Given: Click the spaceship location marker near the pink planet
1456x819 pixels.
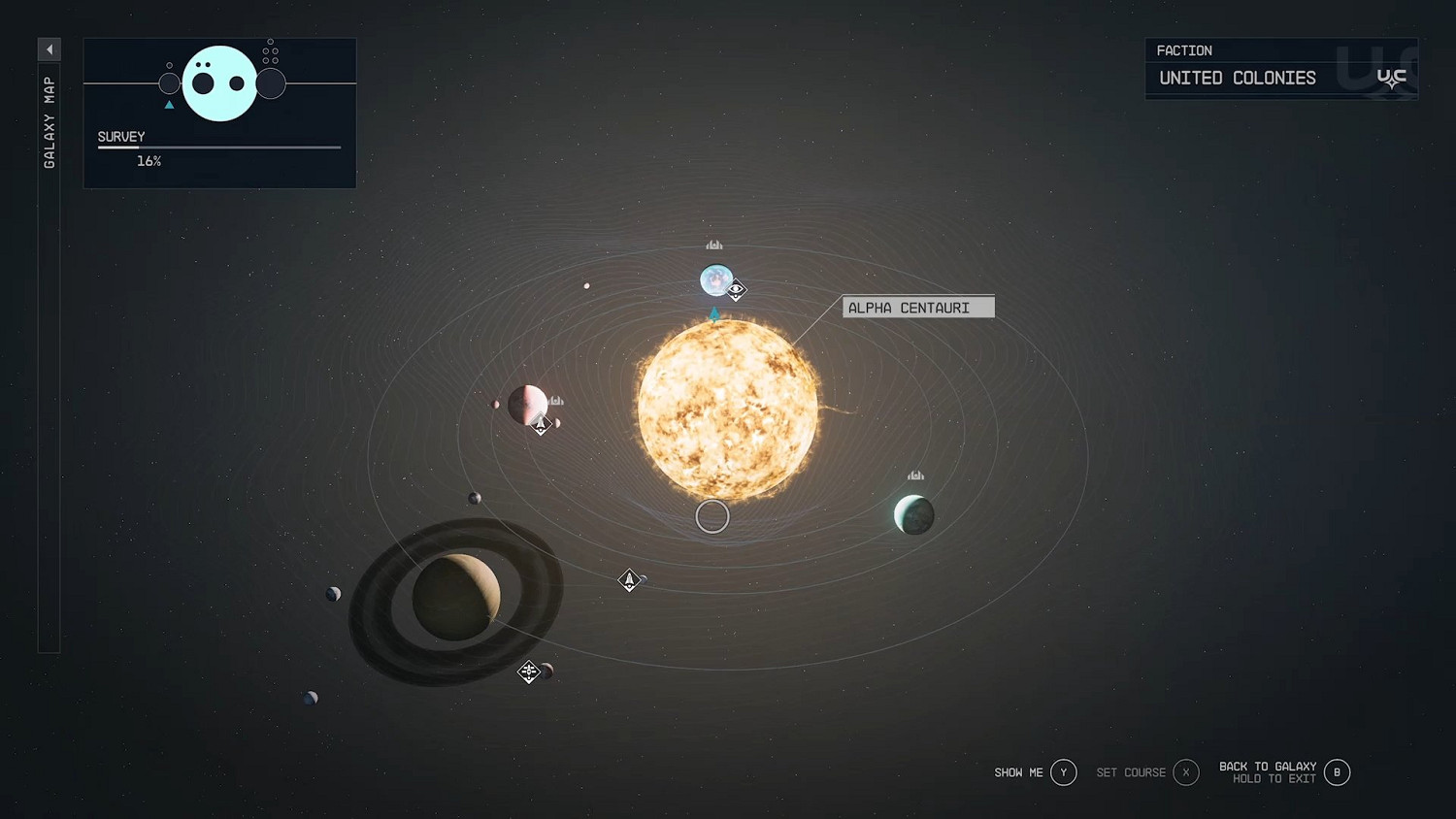Looking at the screenshot, I should pos(540,423).
